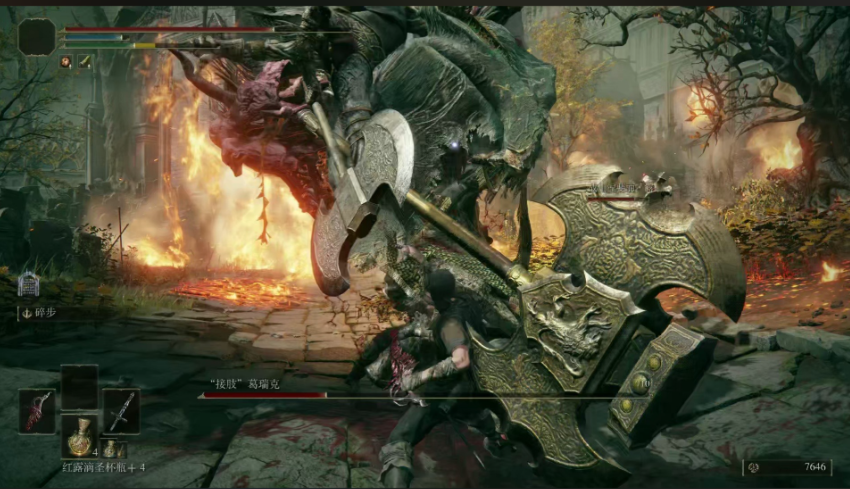Click the small pouch flask icon

pyautogui.click(x=109, y=450)
